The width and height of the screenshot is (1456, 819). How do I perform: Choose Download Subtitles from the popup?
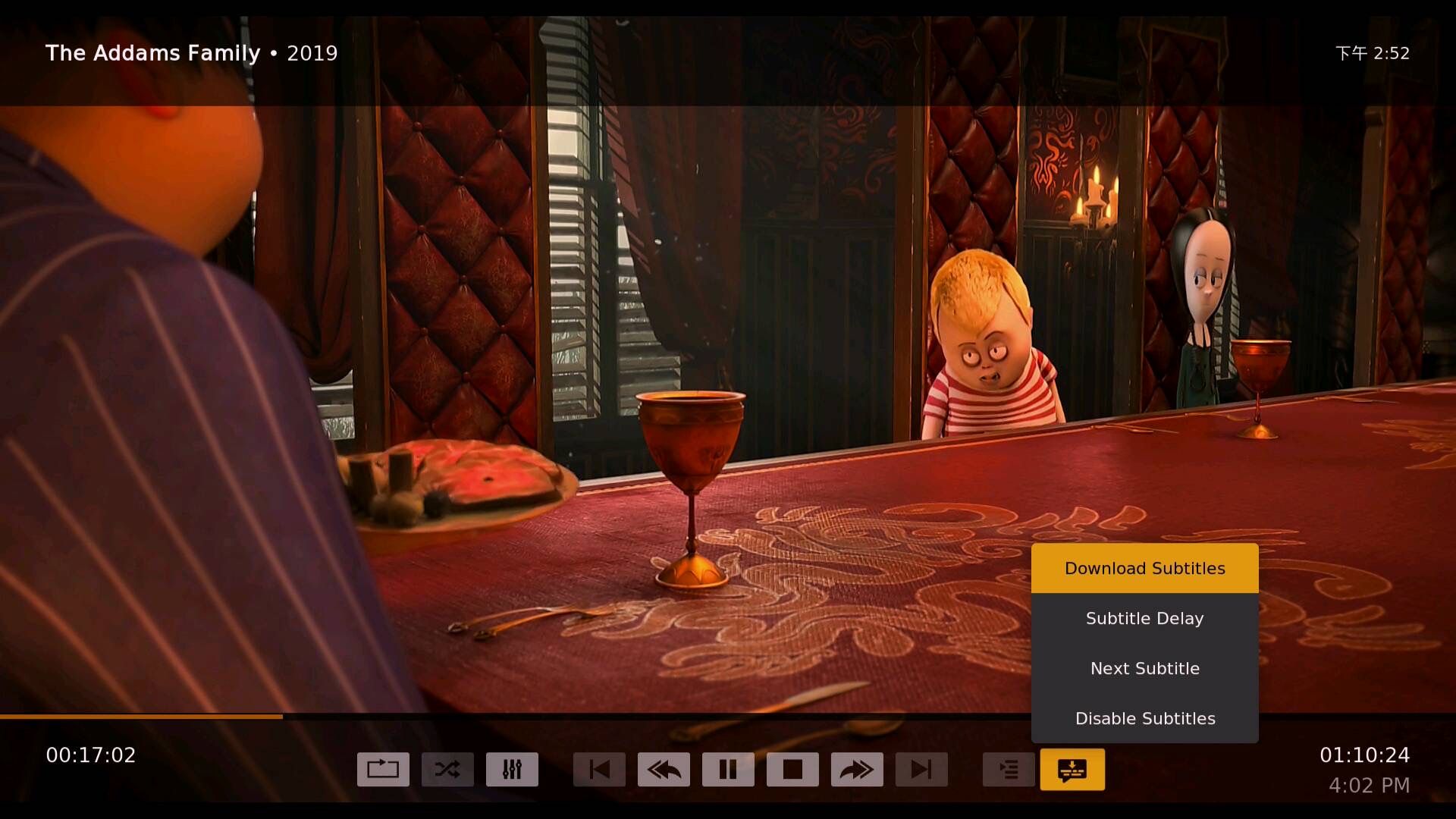1144,568
